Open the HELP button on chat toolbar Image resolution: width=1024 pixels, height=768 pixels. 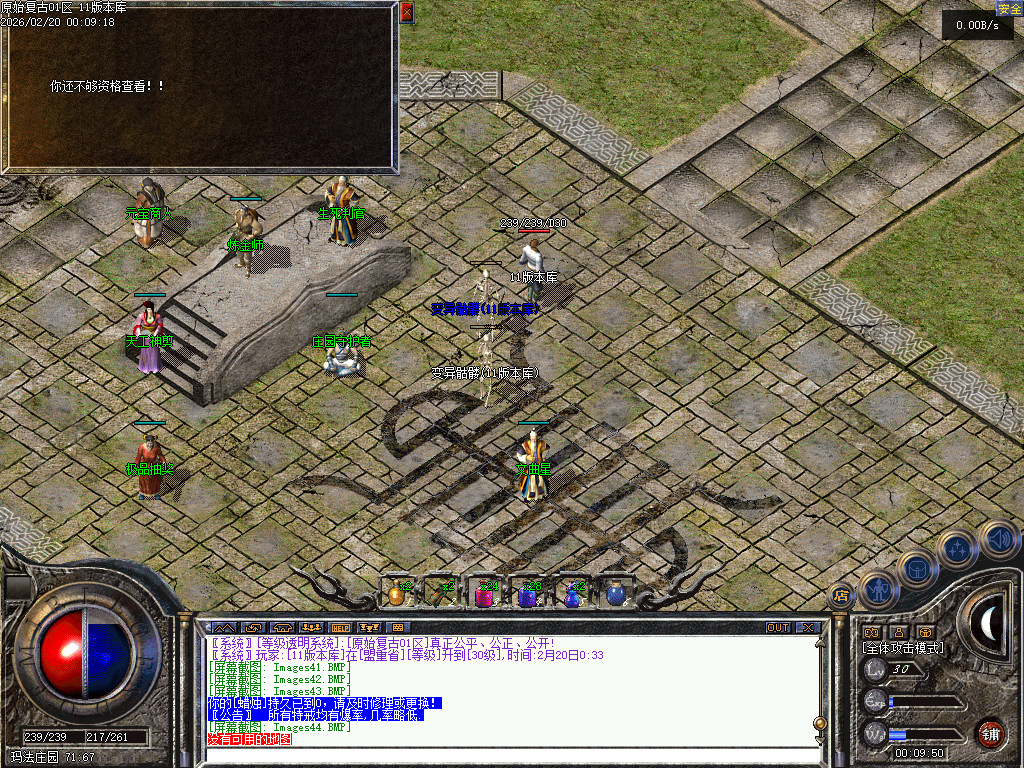coord(340,628)
